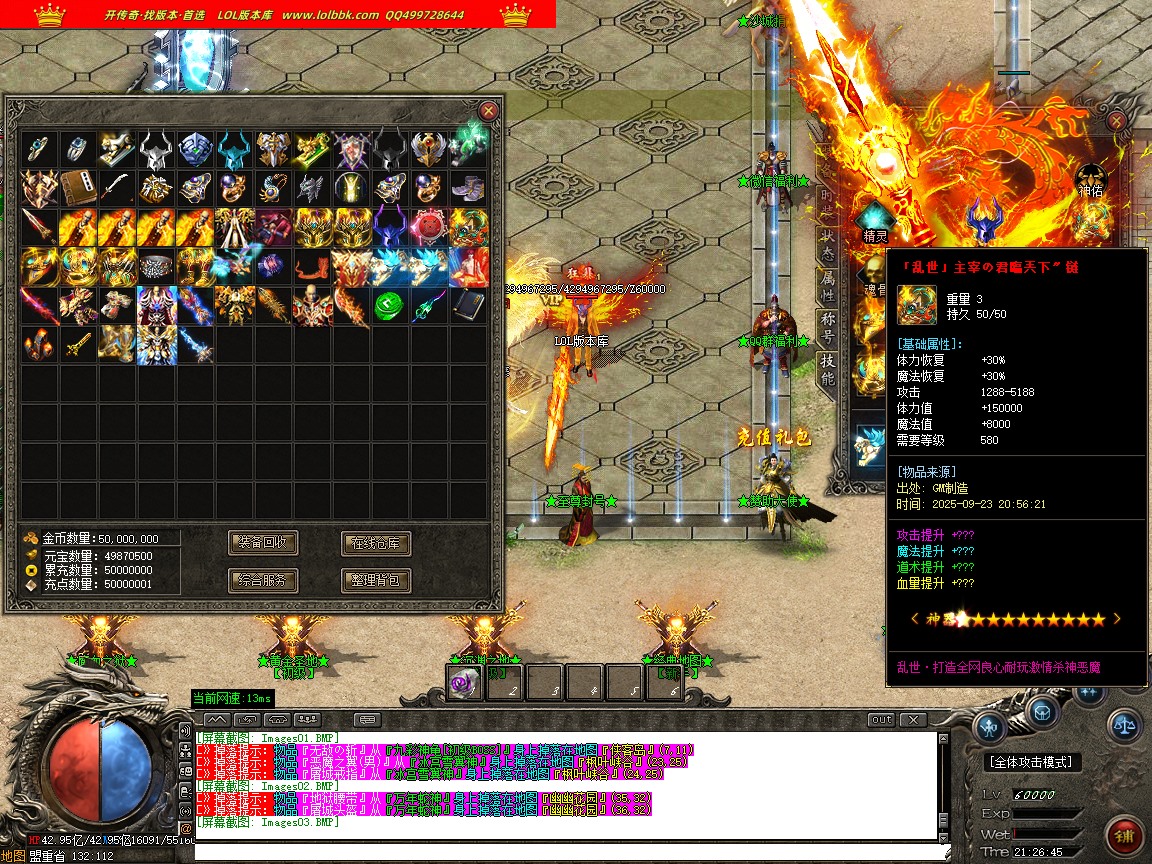Select the red demon-face medallion item
The height and width of the screenshot is (864, 1152).
click(x=430, y=228)
